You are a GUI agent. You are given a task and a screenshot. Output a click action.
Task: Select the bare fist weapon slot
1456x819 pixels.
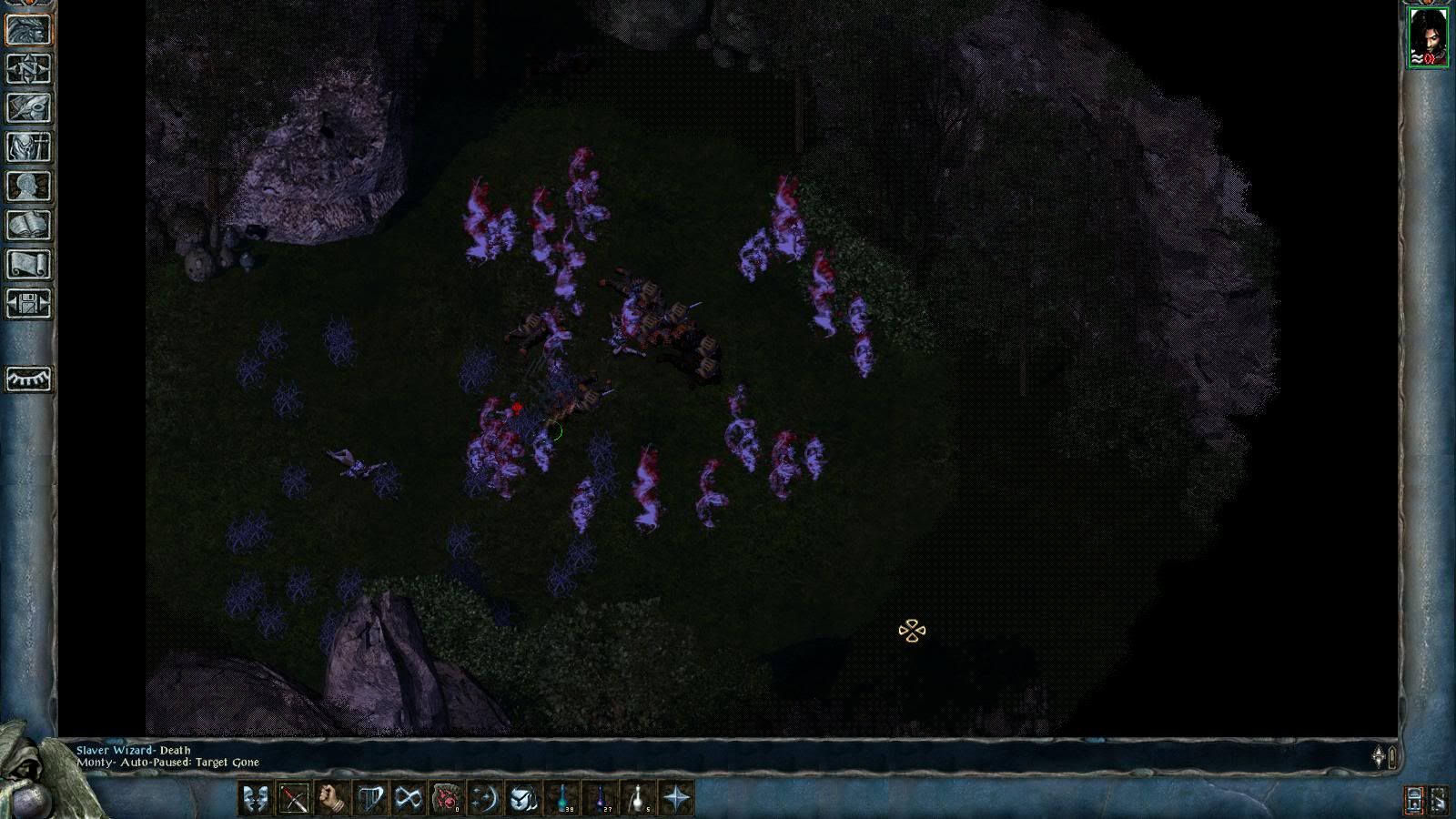(332, 799)
